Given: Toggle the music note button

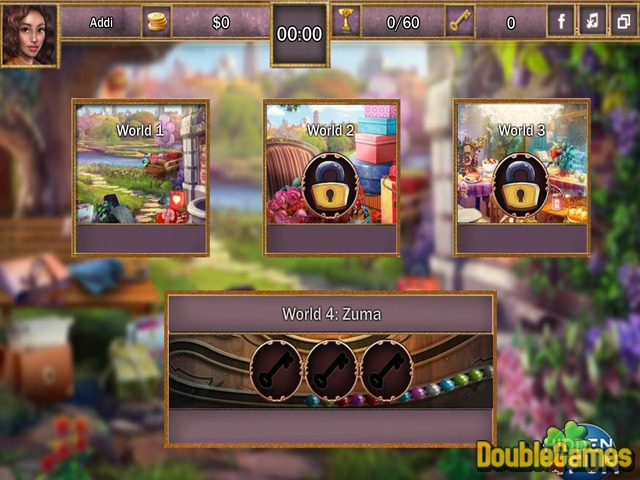Looking at the screenshot, I should point(591,21).
